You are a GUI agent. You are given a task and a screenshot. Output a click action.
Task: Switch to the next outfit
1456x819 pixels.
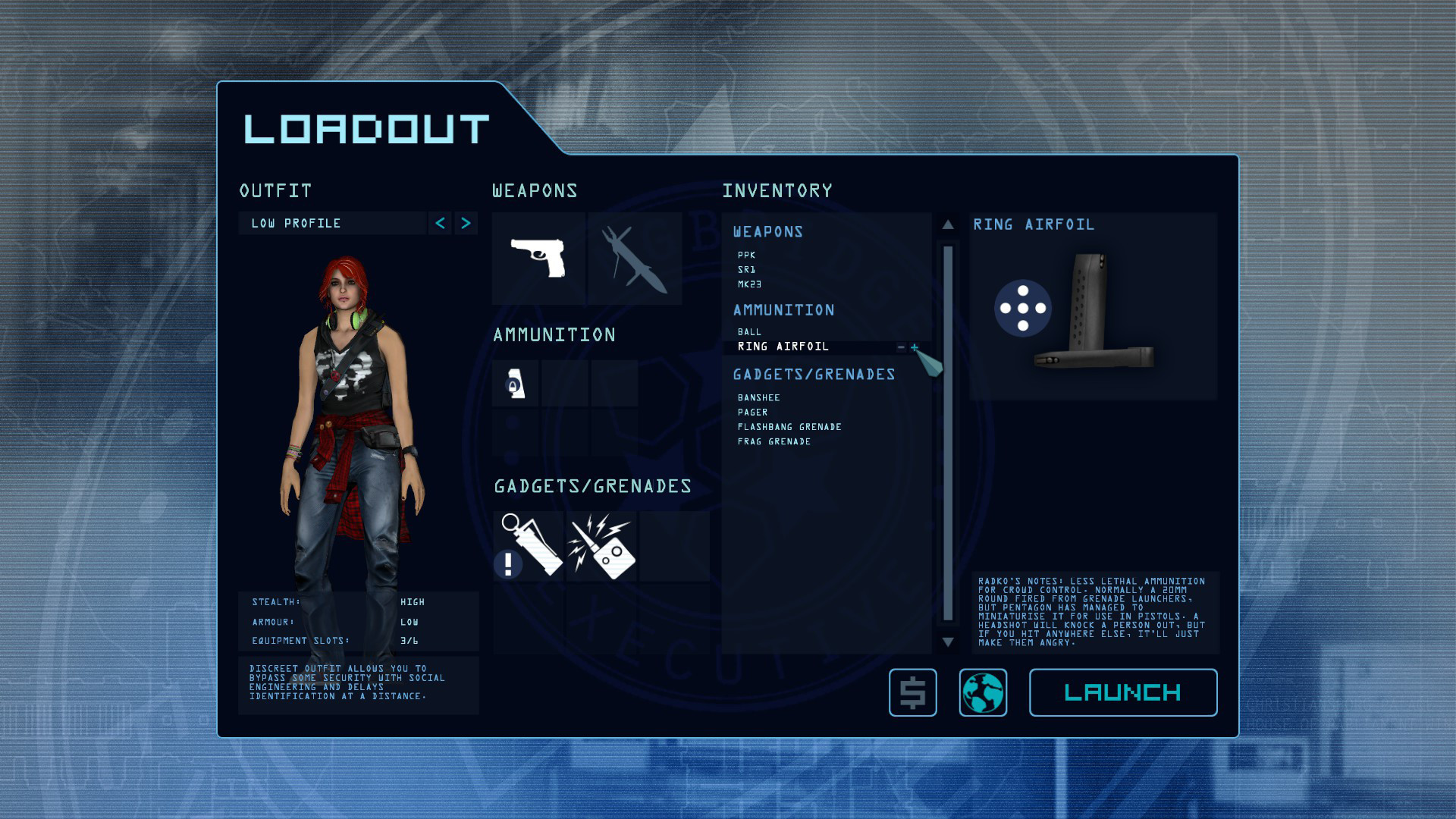pyautogui.click(x=466, y=223)
